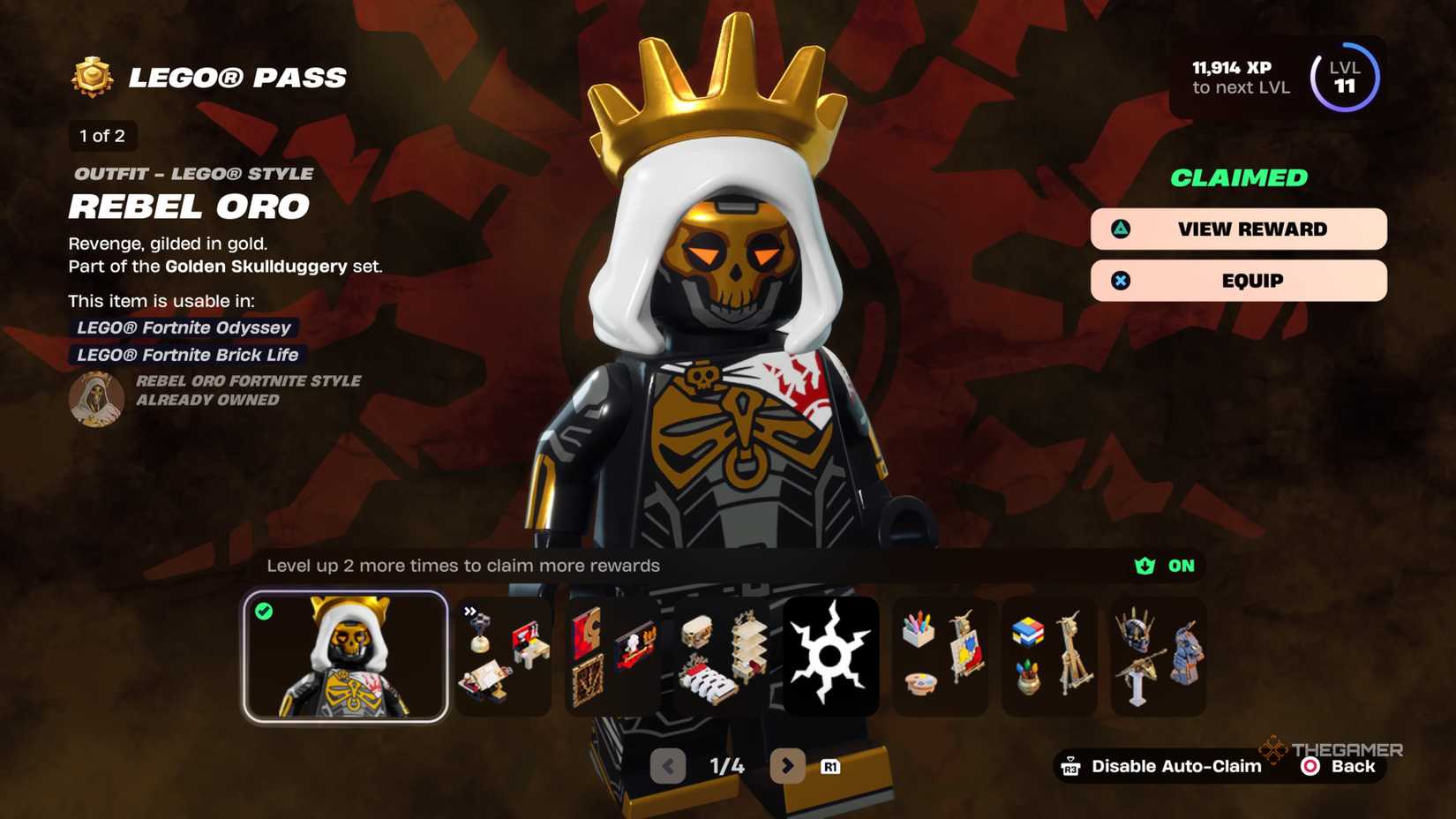Click the triangle icon on View Reward
This screenshot has height=819, width=1456.
tap(1121, 229)
